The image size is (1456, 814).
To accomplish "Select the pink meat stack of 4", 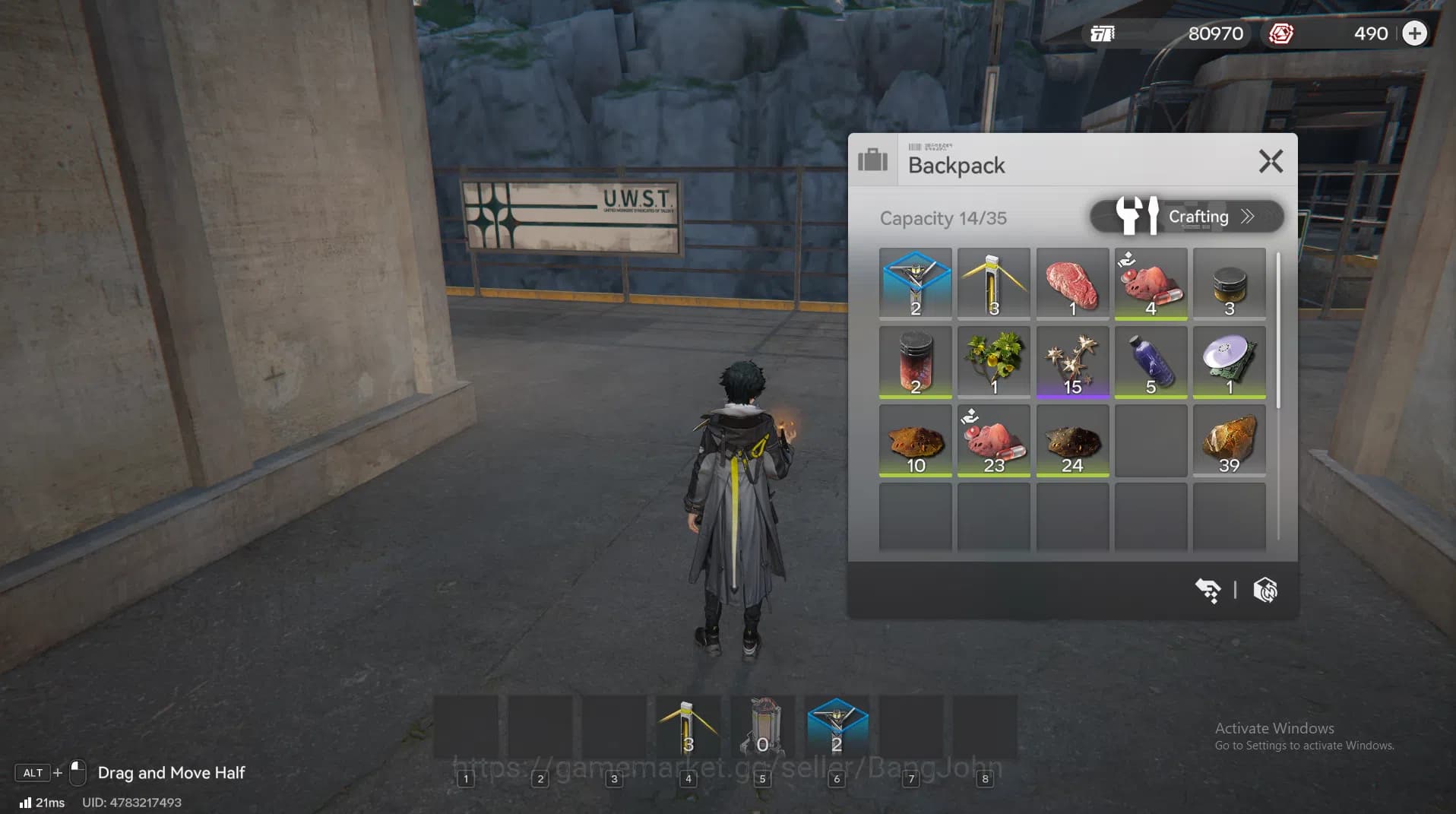I will point(1151,283).
